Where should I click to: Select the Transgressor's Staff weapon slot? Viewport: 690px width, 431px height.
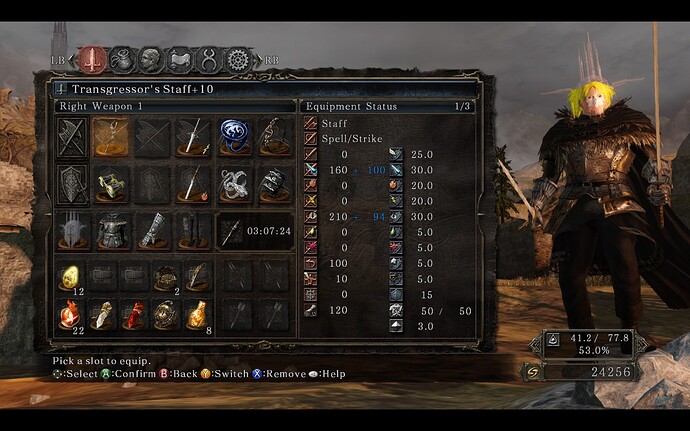(112, 135)
